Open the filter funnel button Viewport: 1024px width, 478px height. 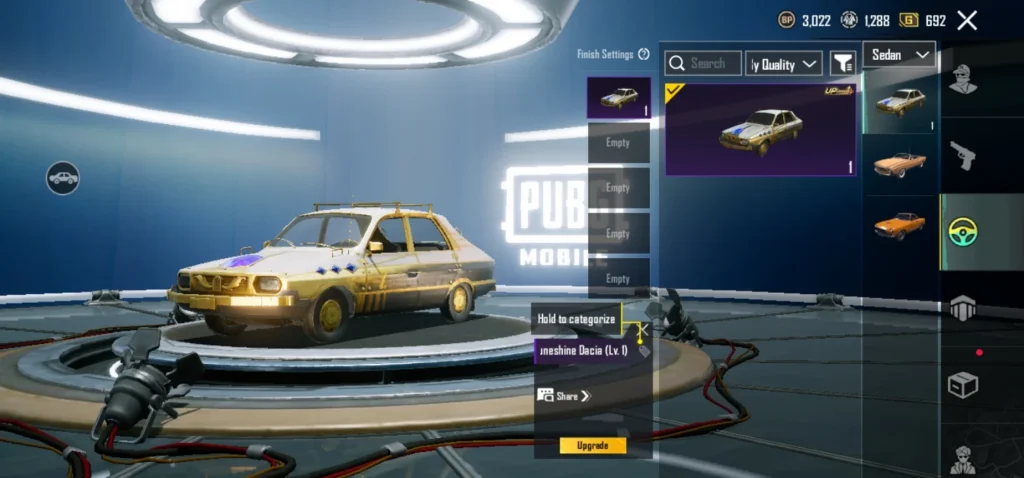click(x=843, y=63)
